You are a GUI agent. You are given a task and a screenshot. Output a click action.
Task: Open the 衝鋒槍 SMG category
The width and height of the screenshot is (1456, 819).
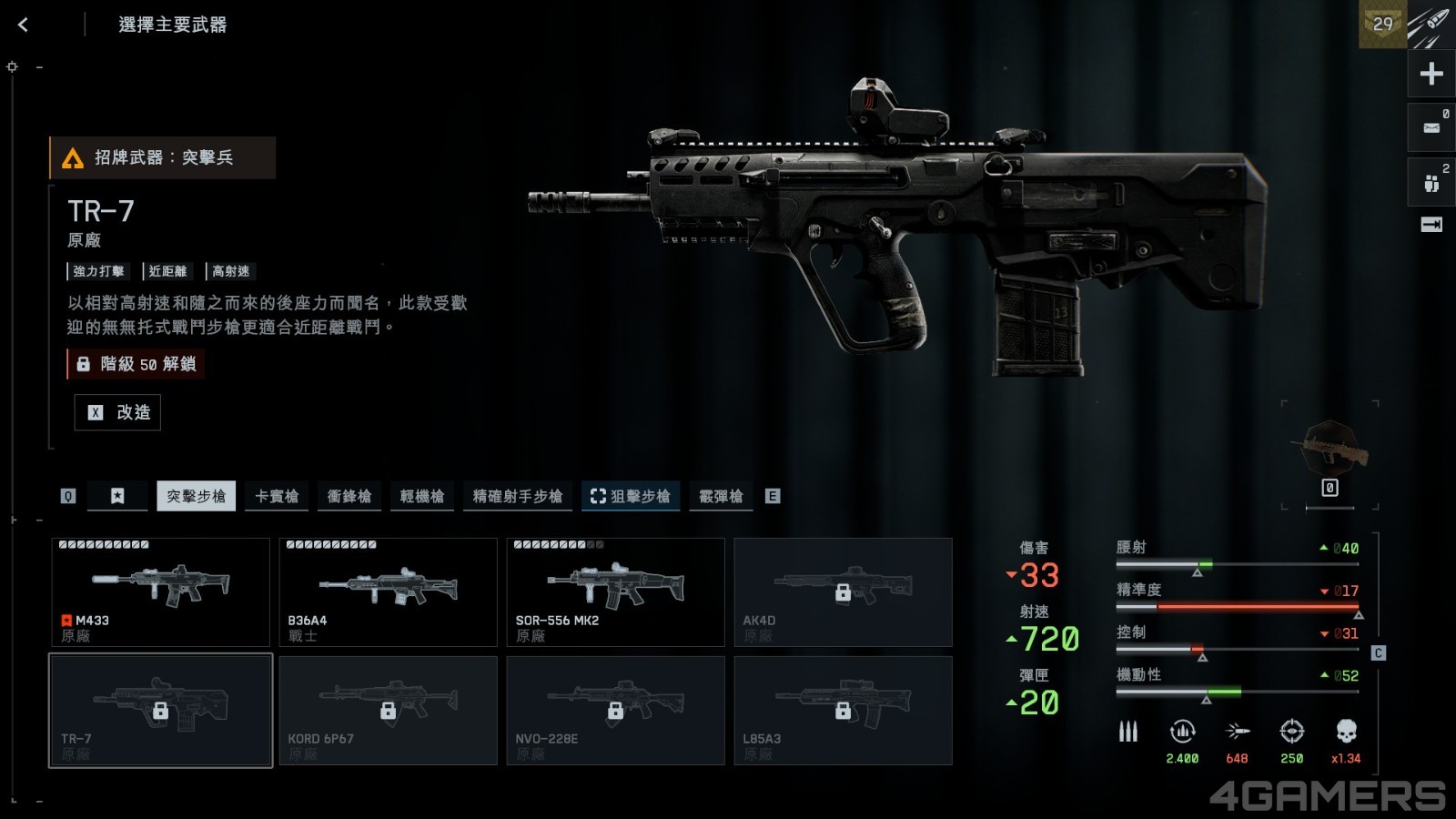point(349,496)
